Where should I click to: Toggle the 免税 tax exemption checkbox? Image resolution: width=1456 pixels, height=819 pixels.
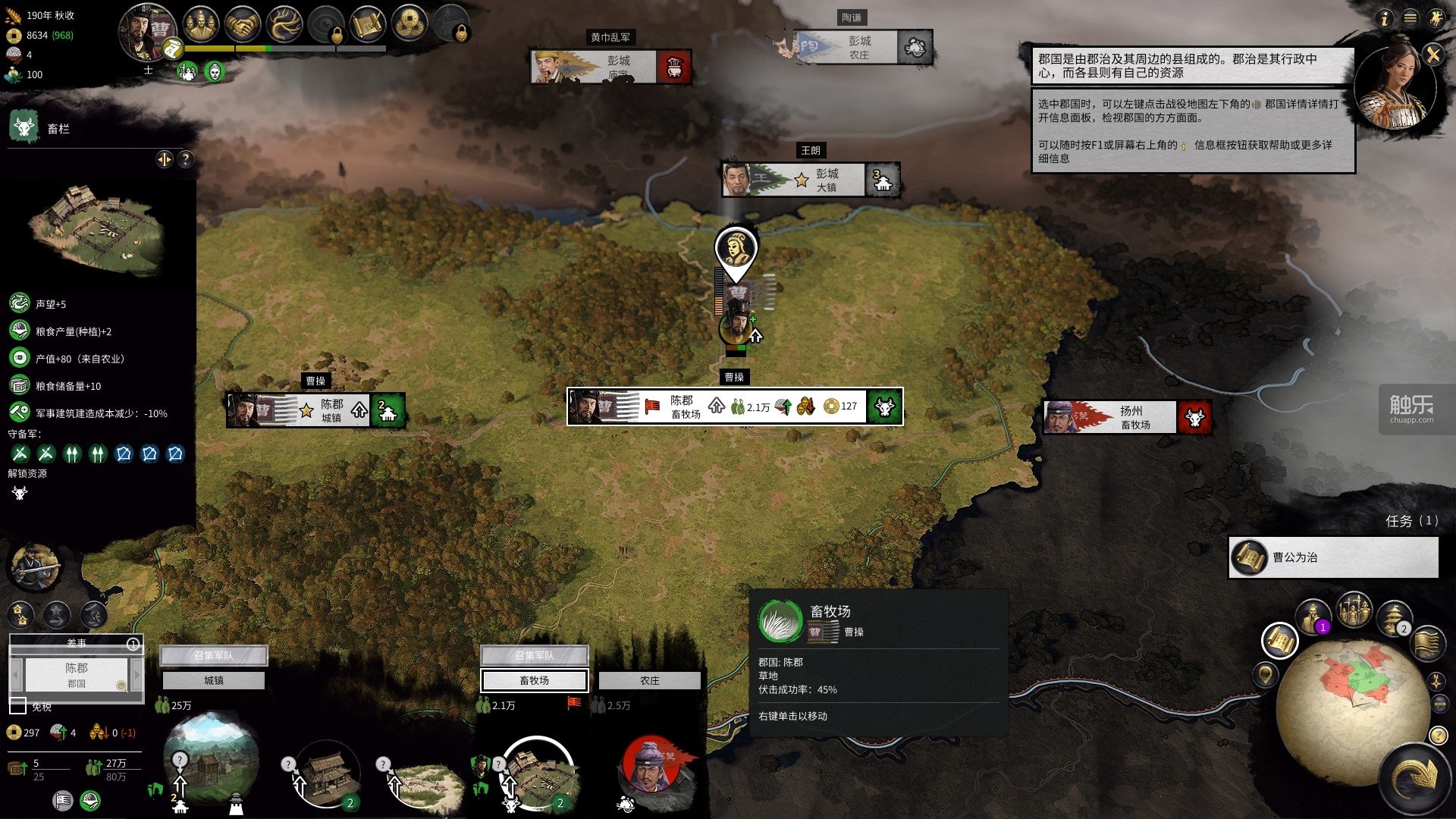tap(18, 706)
